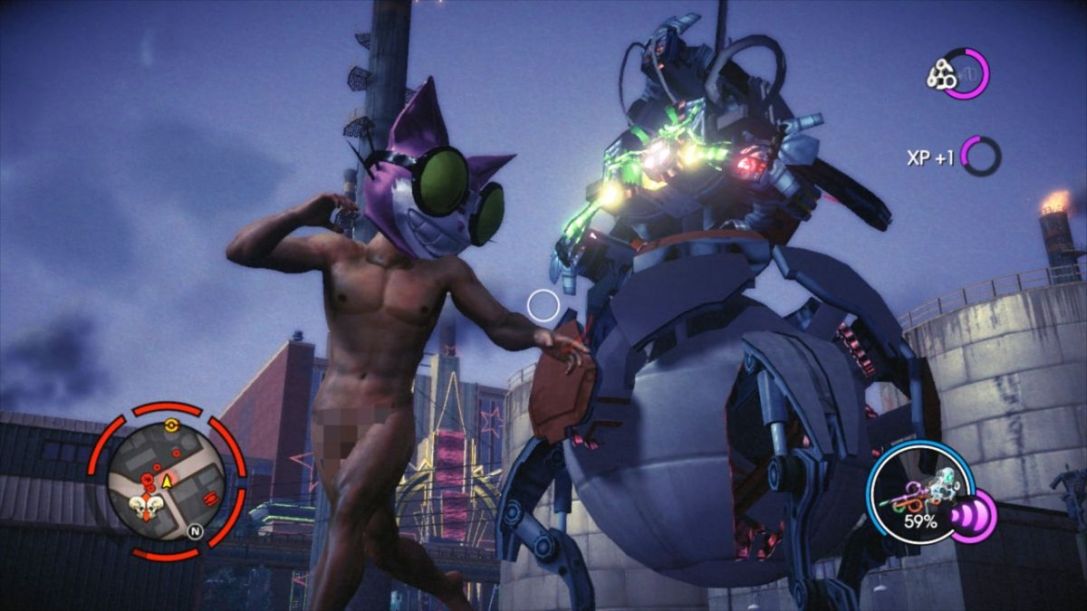Click the cluster icon on the purple ring
The width and height of the screenshot is (1087, 611).
(x=942, y=75)
